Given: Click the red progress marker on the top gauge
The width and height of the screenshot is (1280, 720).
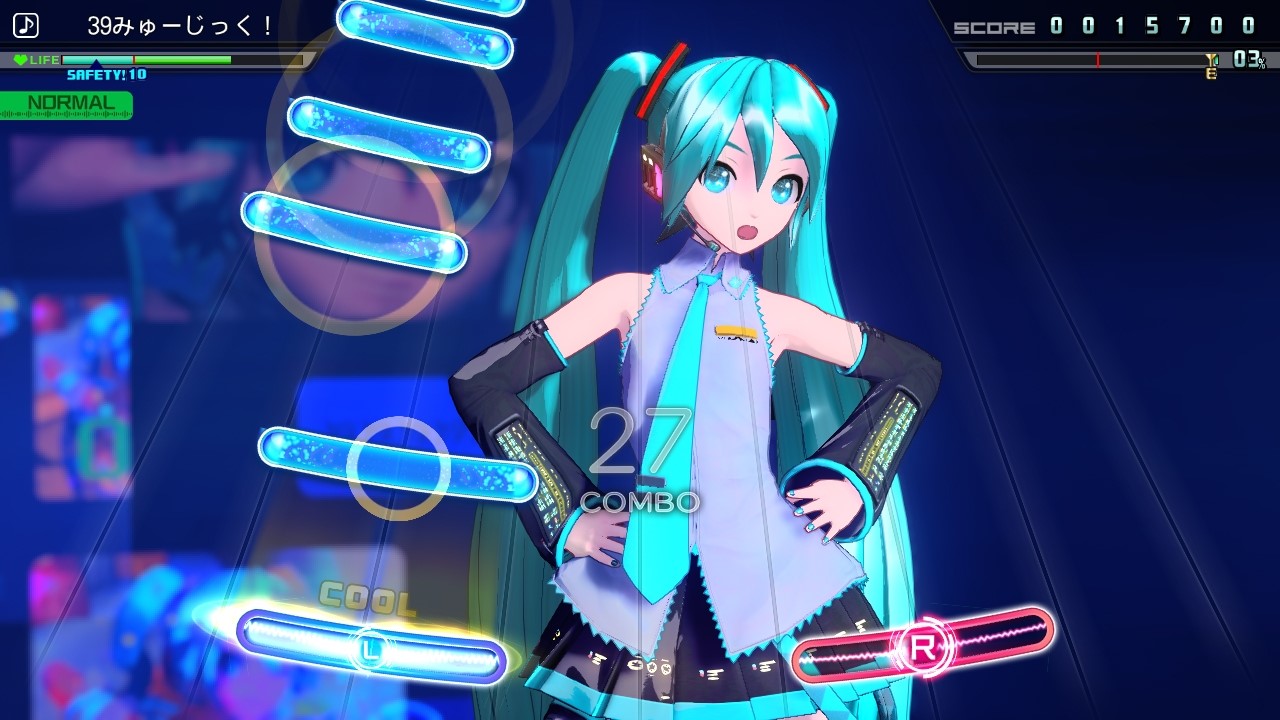Looking at the screenshot, I should [1097, 57].
